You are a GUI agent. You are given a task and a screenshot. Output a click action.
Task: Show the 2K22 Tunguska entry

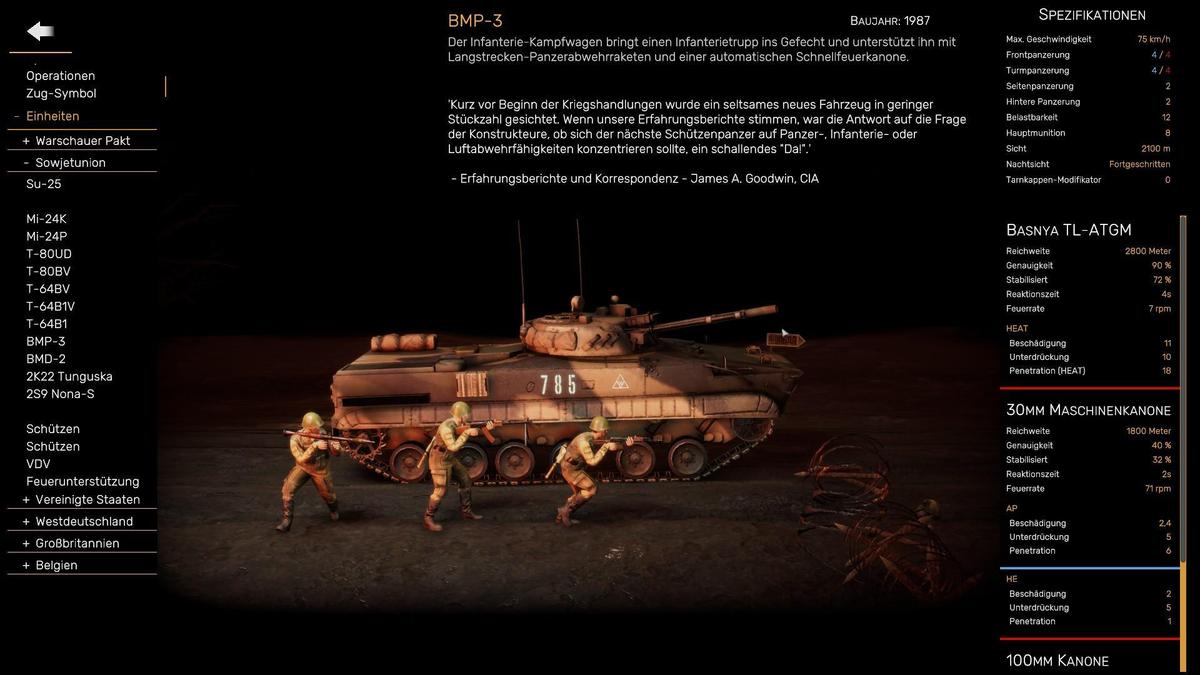click(x=69, y=376)
